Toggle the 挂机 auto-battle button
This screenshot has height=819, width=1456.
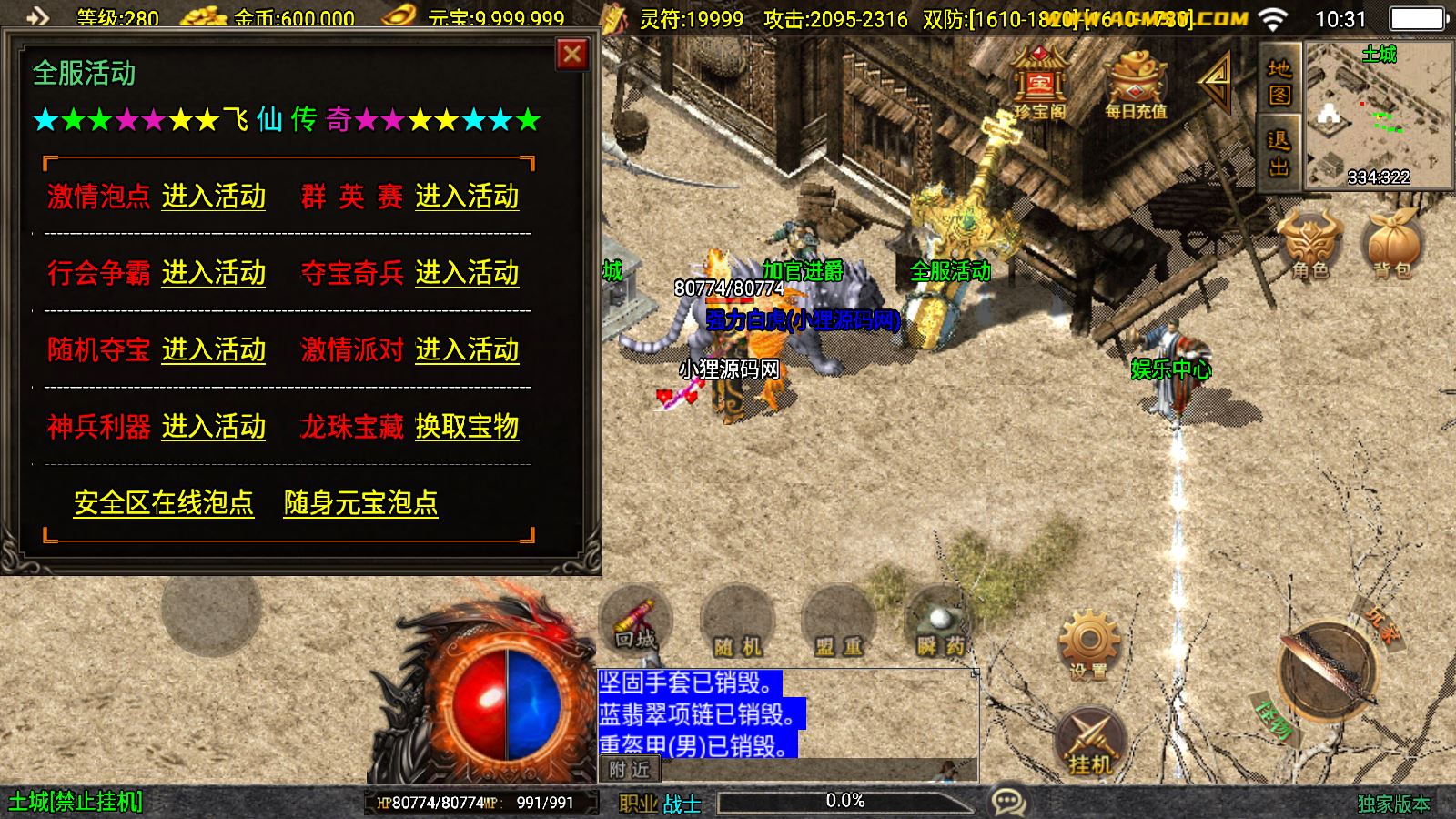click(x=1090, y=741)
